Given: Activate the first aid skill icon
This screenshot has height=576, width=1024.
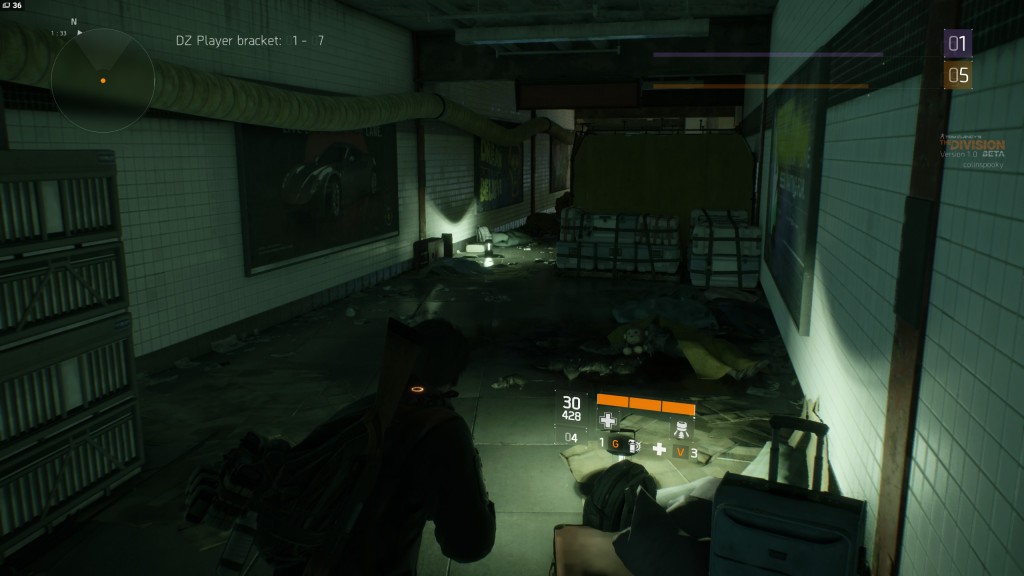Looking at the screenshot, I should (x=608, y=422).
